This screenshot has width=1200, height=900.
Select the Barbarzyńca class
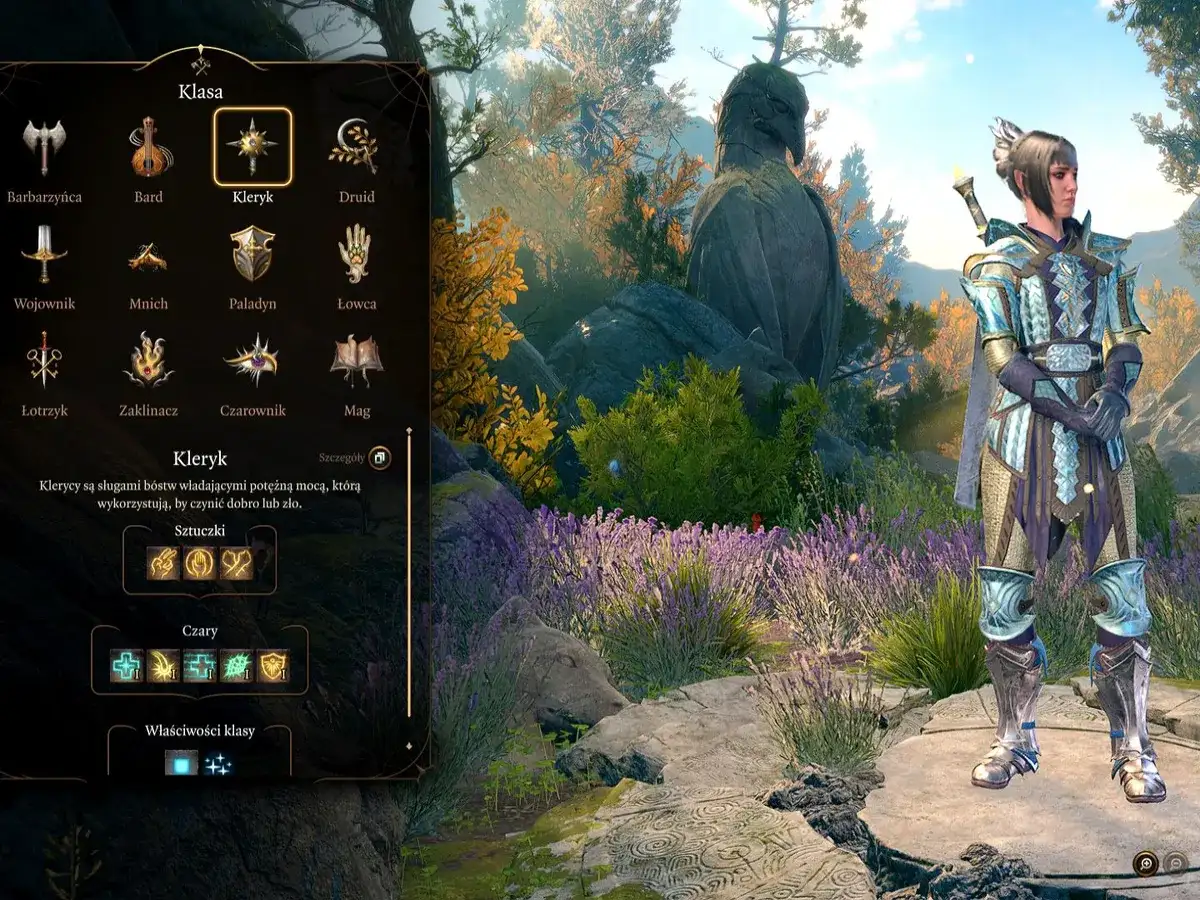pos(44,147)
